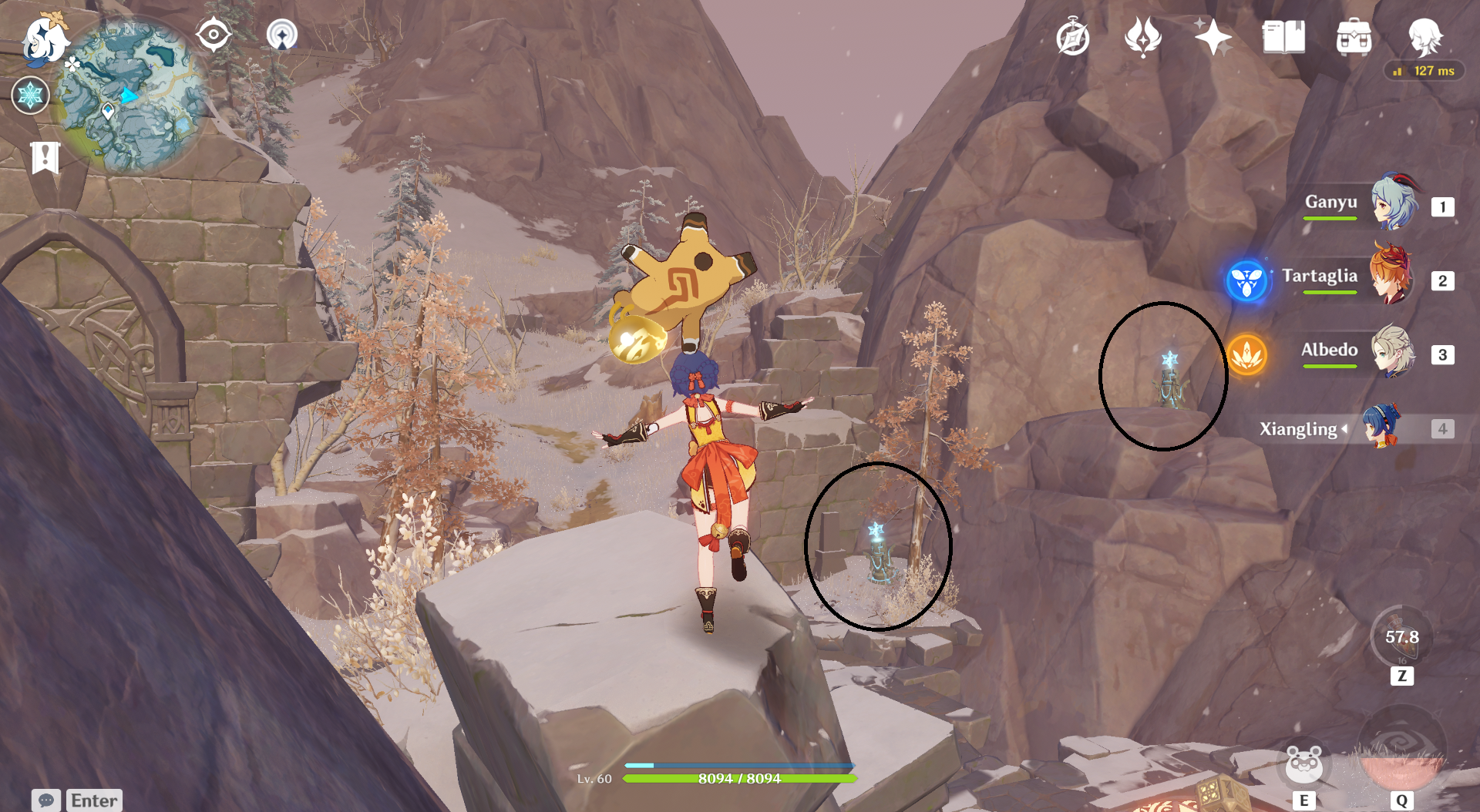Open the circular minimap
The height and width of the screenshot is (812, 1480).
[x=133, y=96]
